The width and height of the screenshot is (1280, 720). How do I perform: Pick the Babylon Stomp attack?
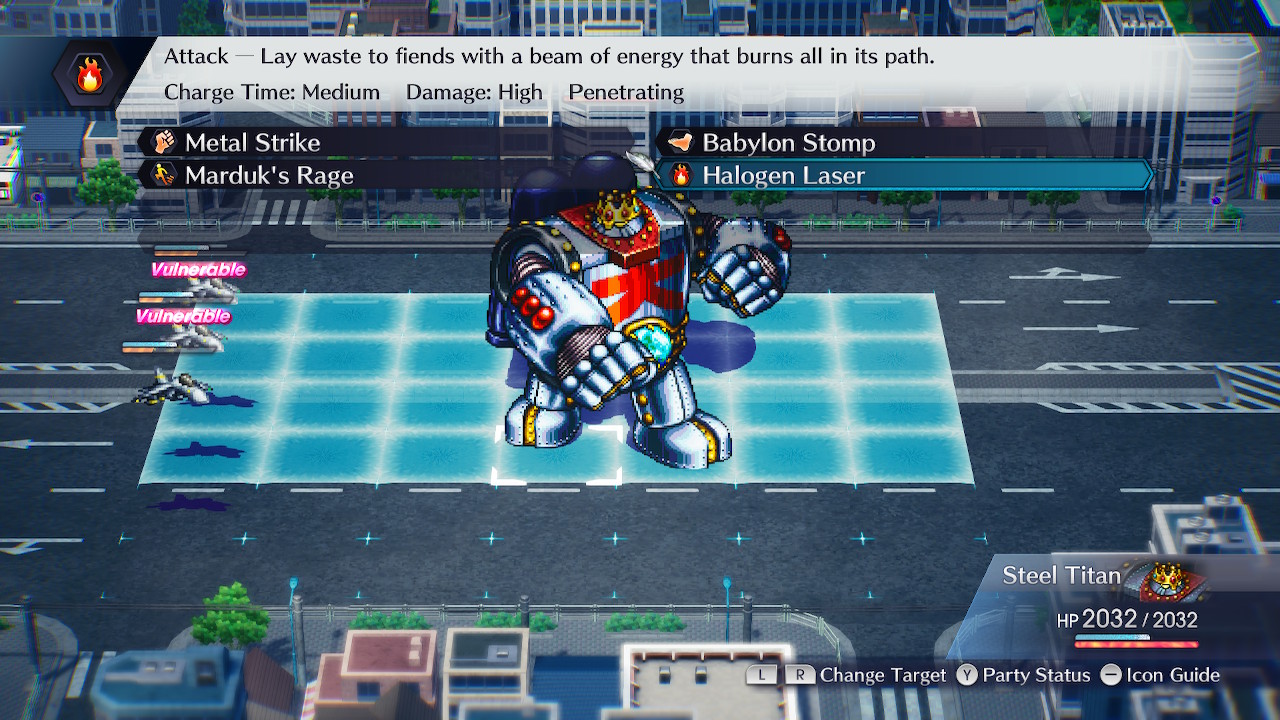[787, 143]
